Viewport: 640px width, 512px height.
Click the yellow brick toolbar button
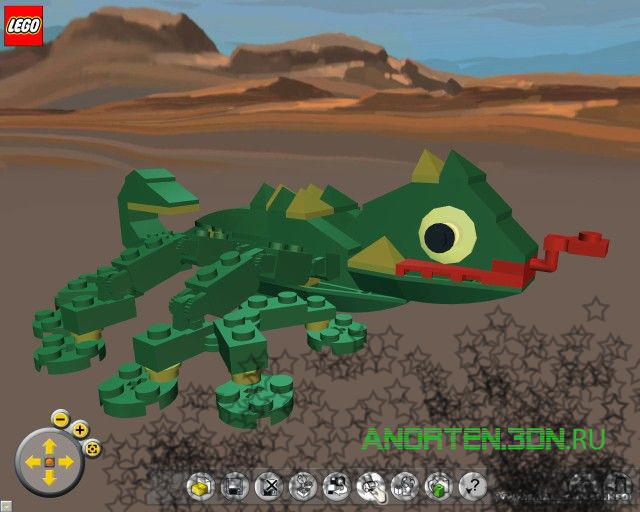click(x=200, y=487)
